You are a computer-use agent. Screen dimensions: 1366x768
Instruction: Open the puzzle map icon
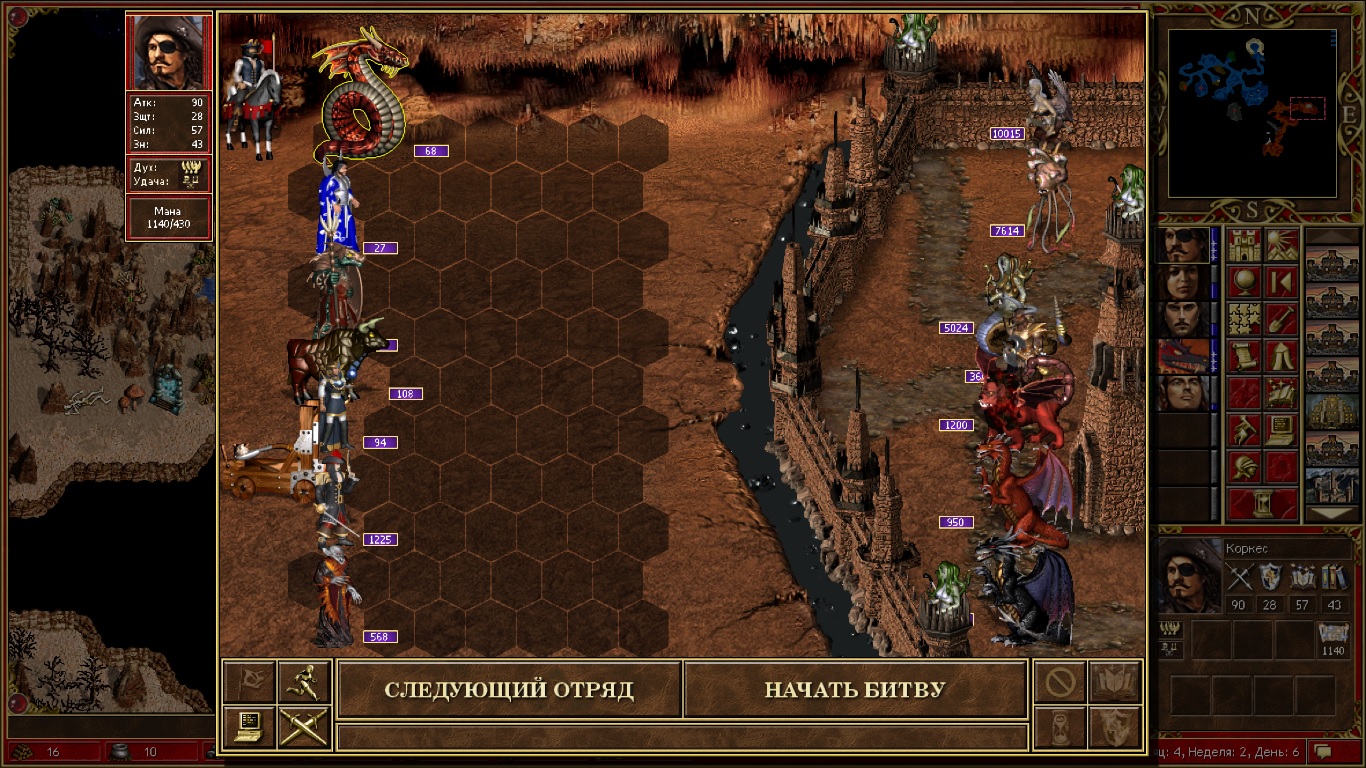click(1245, 318)
